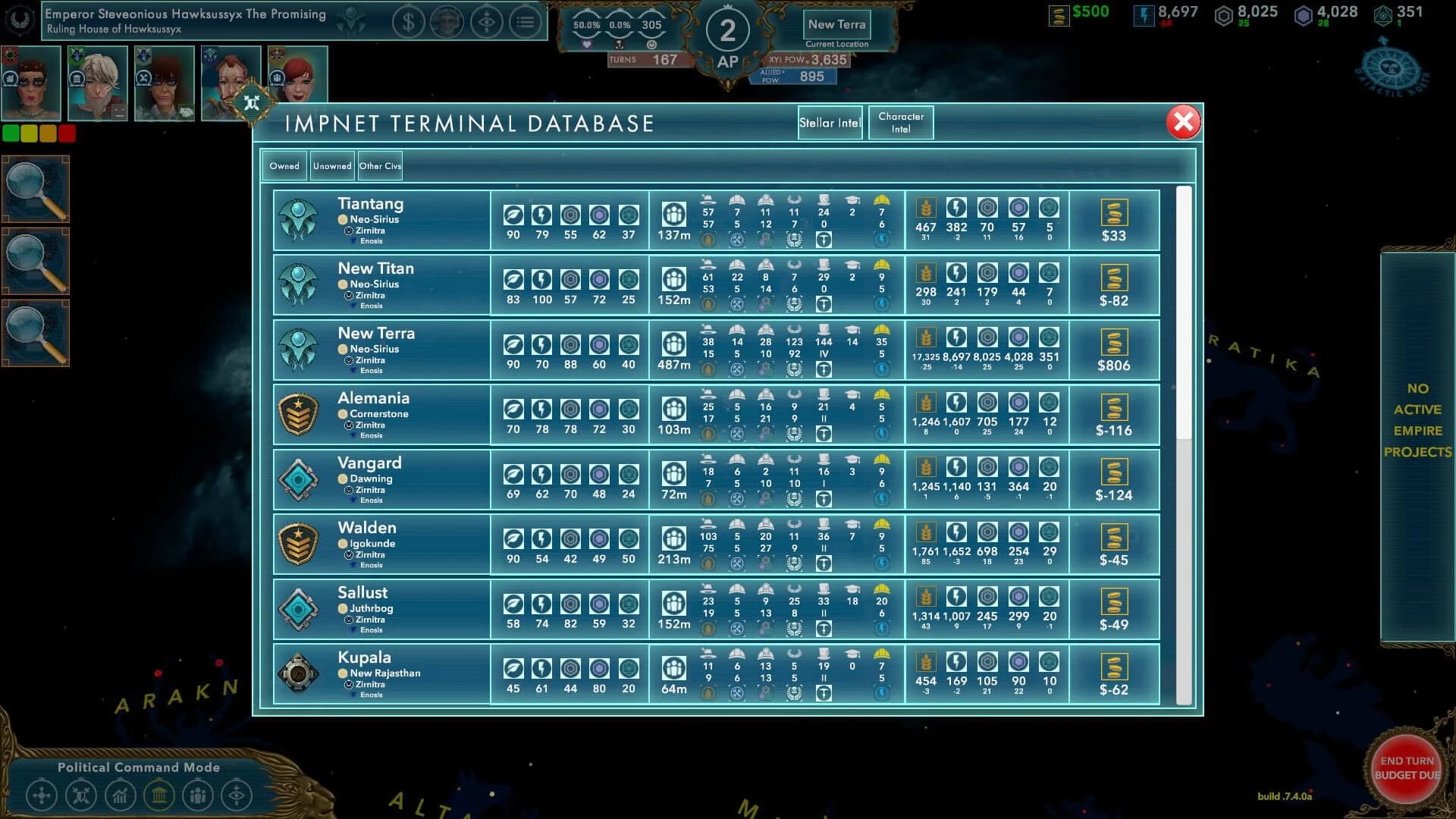This screenshot has width=1456, height=819.
Task: Switch to Stellar Intel view
Action: pos(830,122)
